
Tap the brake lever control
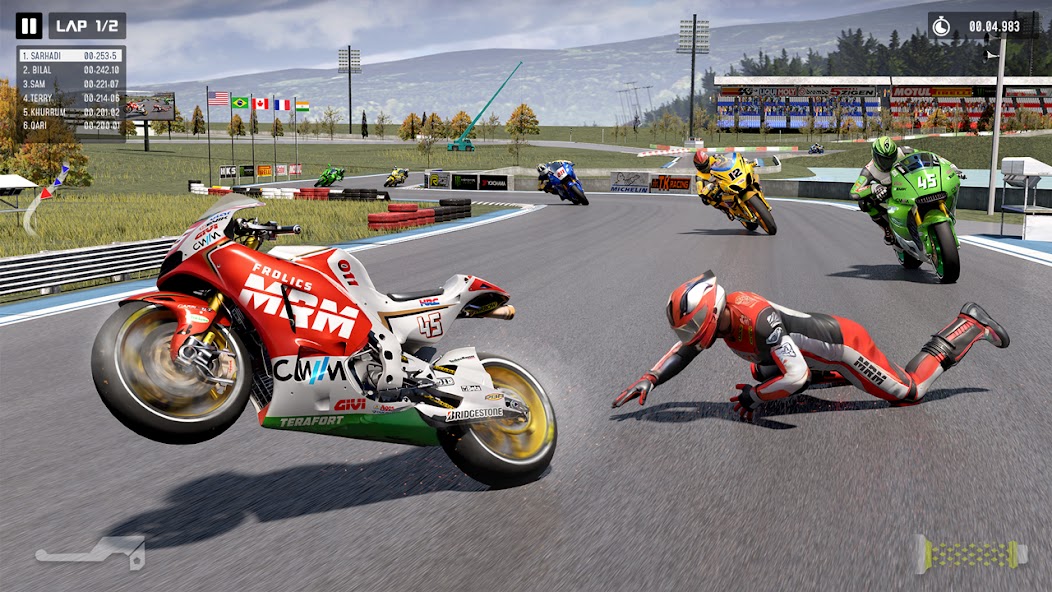point(91,551)
